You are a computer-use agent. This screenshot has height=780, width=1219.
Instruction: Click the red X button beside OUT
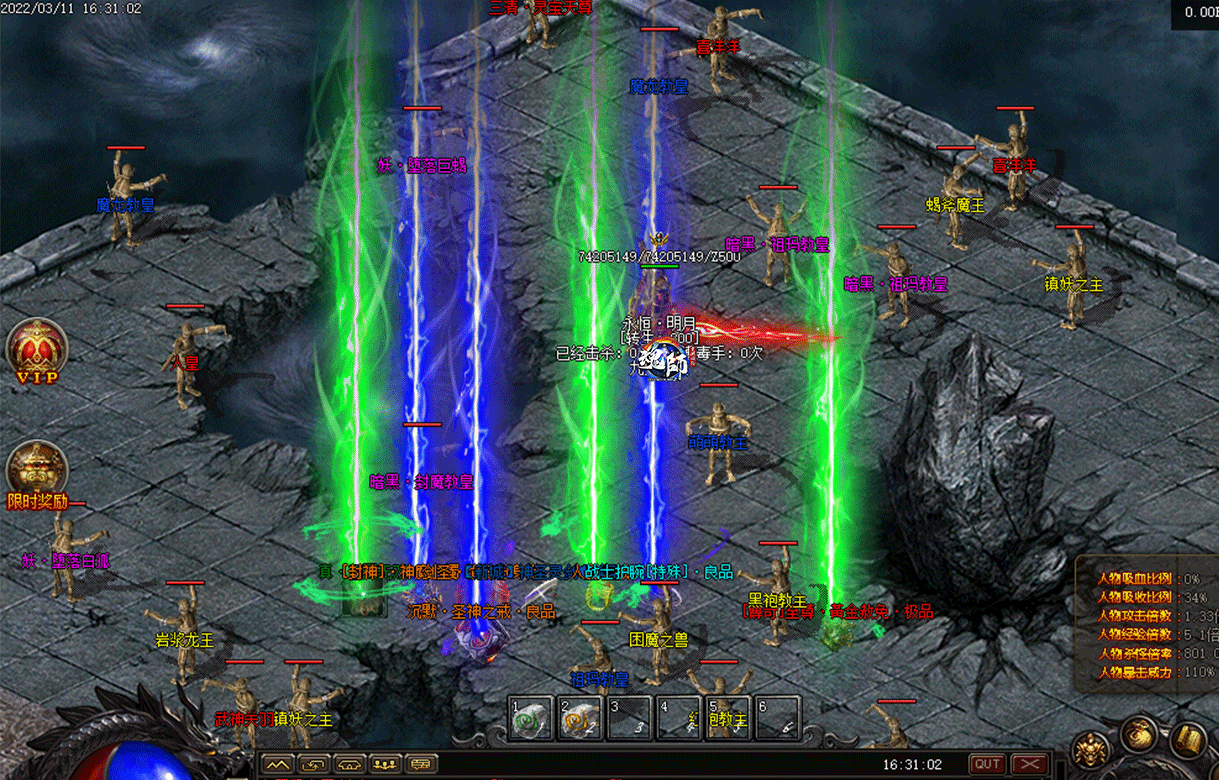coord(1030,764)
